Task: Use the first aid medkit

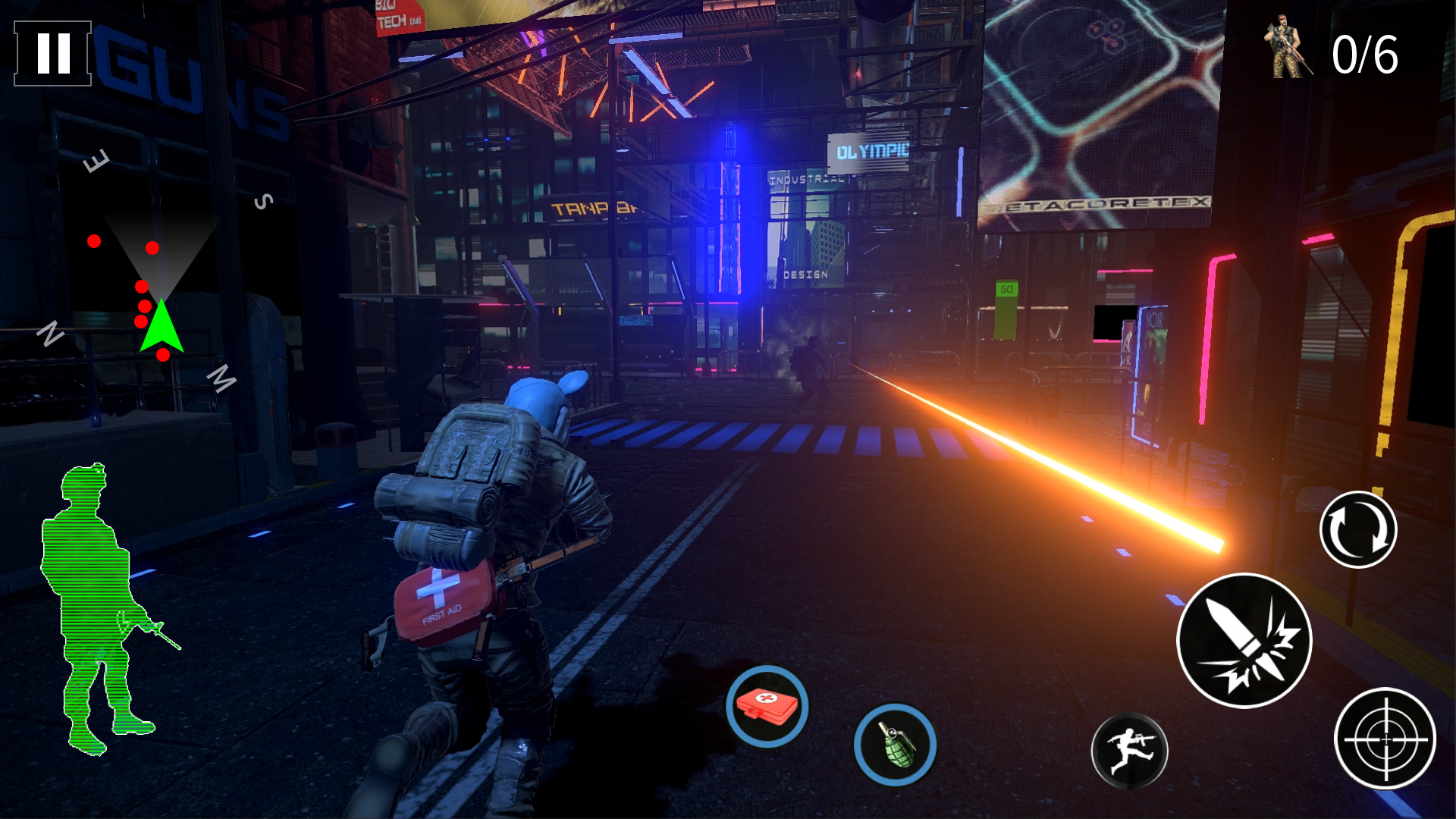Action: (x=767, y=706)
